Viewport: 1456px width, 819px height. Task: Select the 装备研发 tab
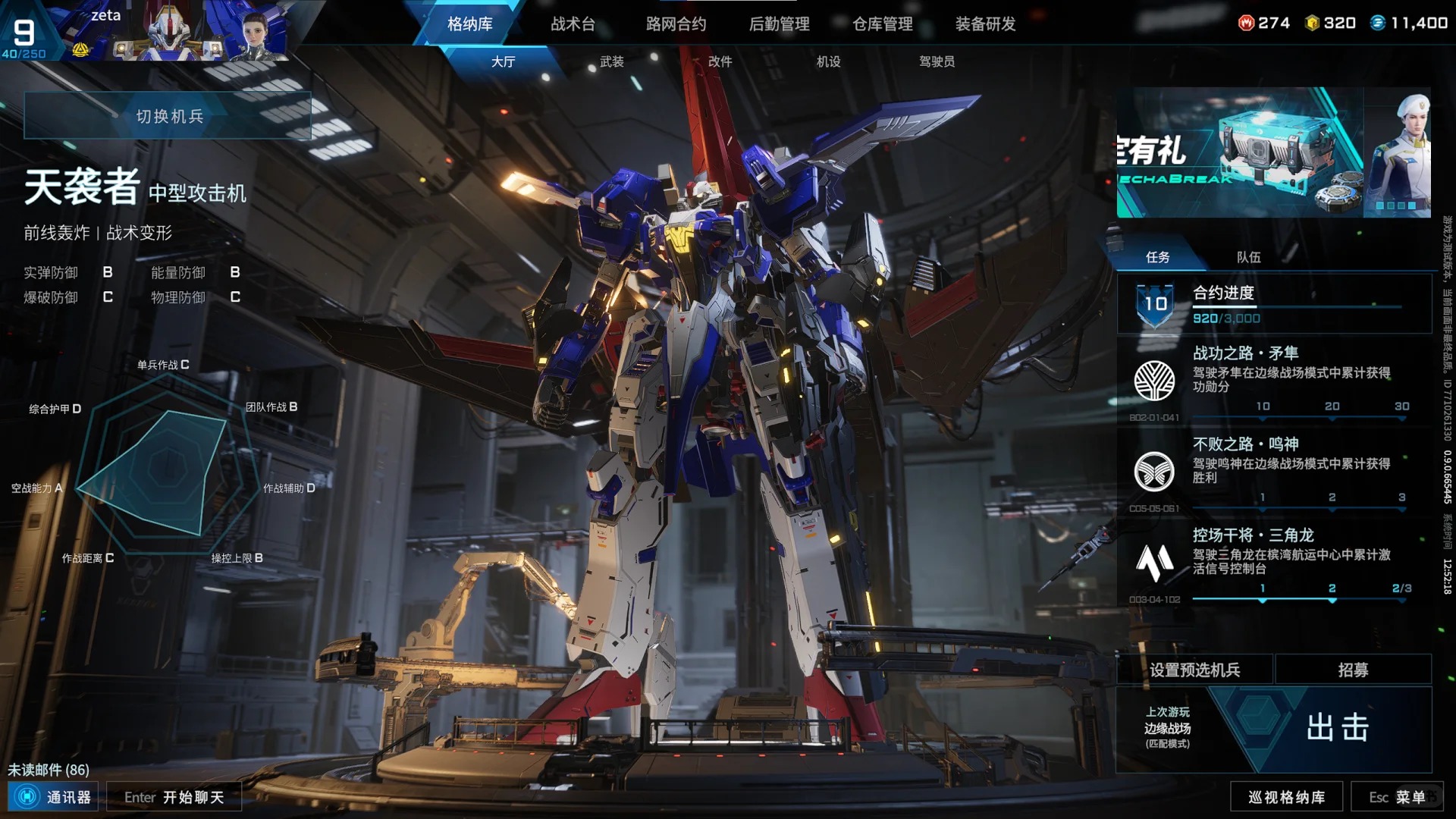tap(985, 24)
